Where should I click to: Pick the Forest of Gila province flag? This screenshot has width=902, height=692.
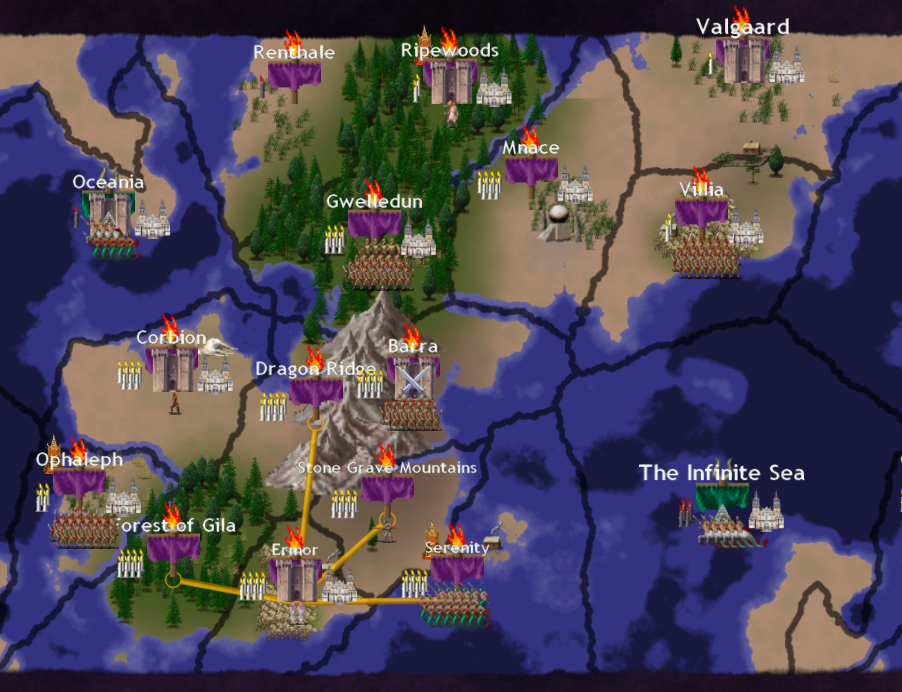(x=173, y=547)
